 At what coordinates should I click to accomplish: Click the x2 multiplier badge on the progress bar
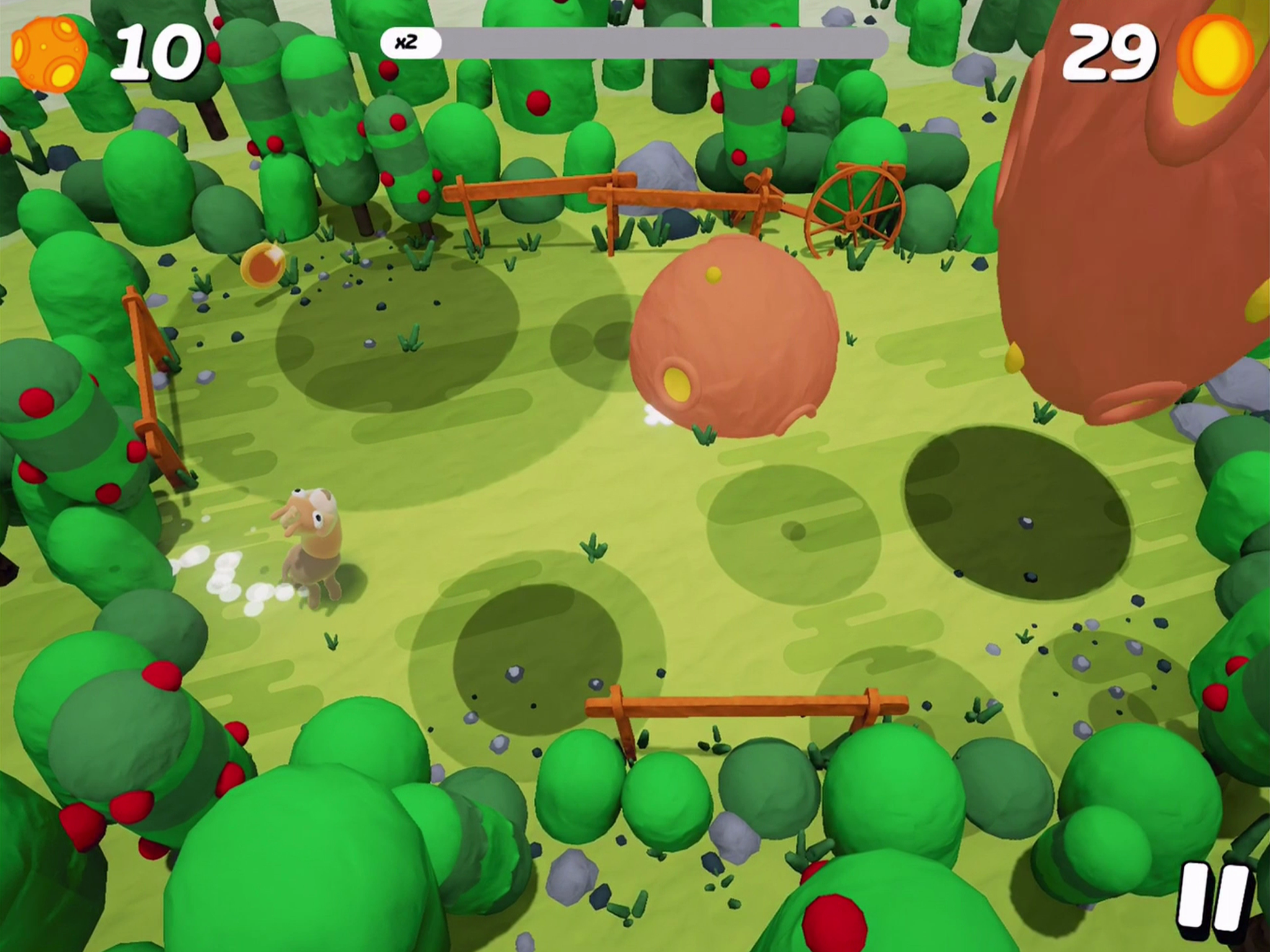[x=410, y=41]
